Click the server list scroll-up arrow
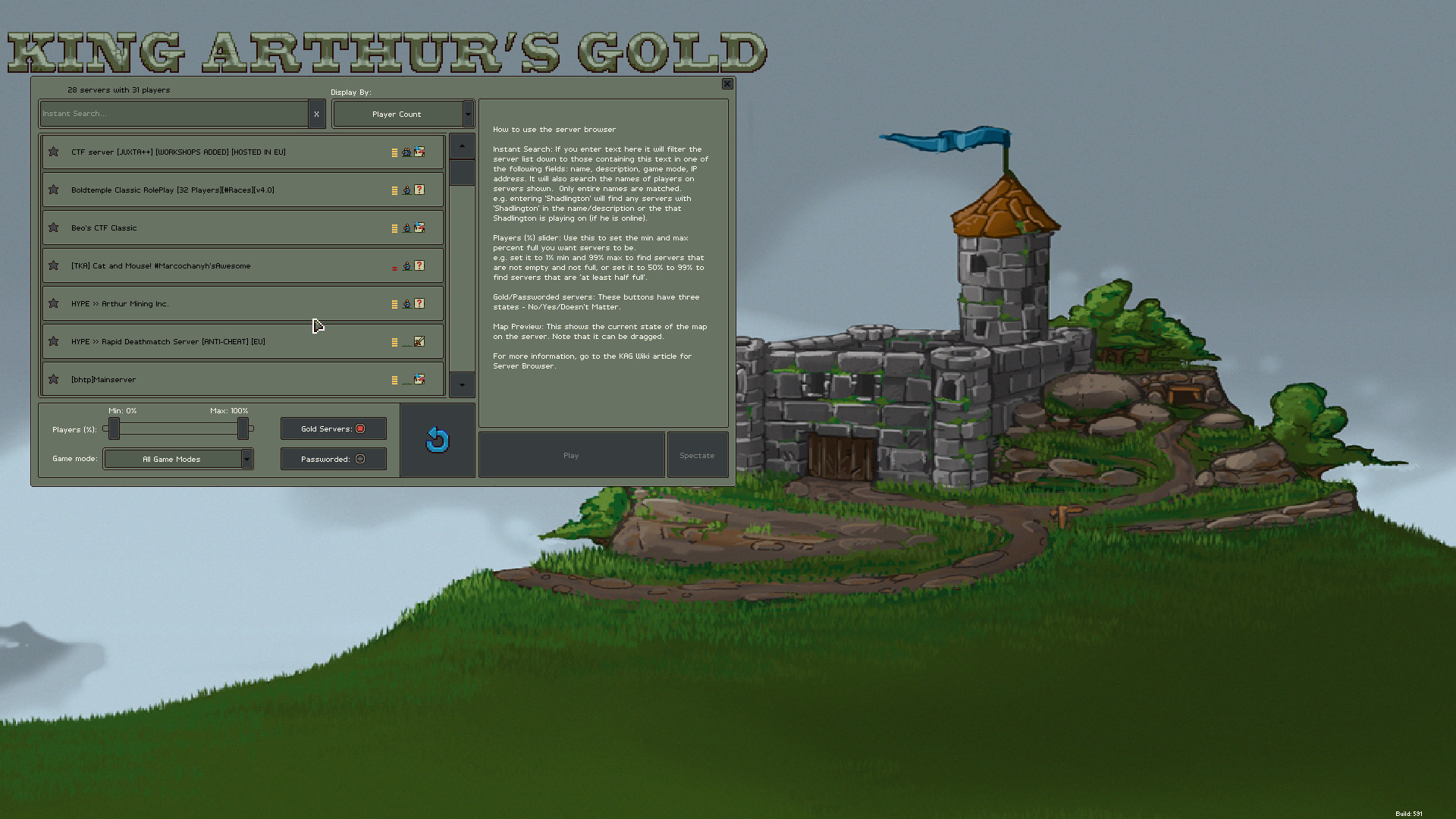The width and height of the screenshot is (1456, 819). click(462, 146)
